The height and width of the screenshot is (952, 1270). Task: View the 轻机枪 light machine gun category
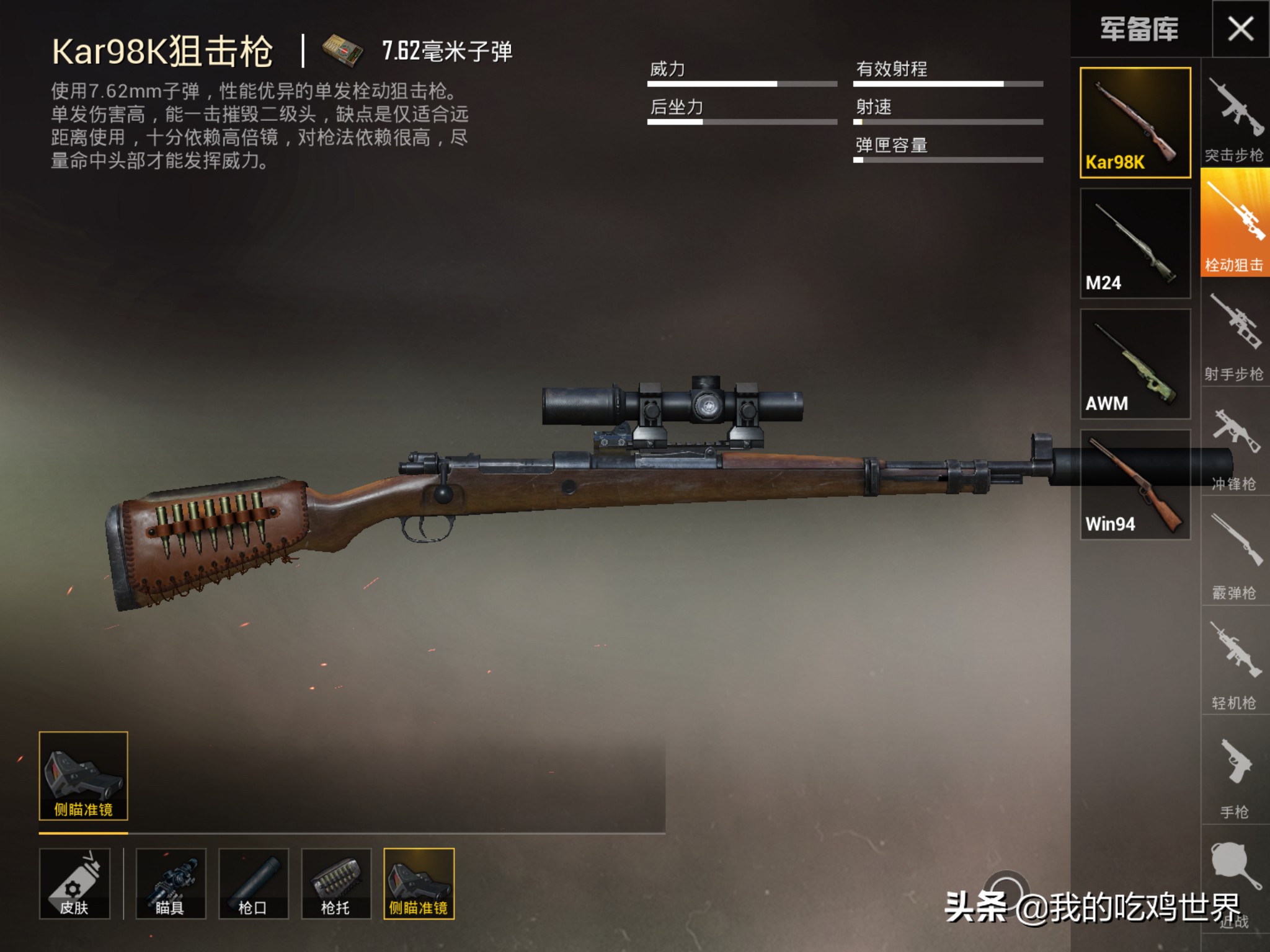[x=1234, y=663]
